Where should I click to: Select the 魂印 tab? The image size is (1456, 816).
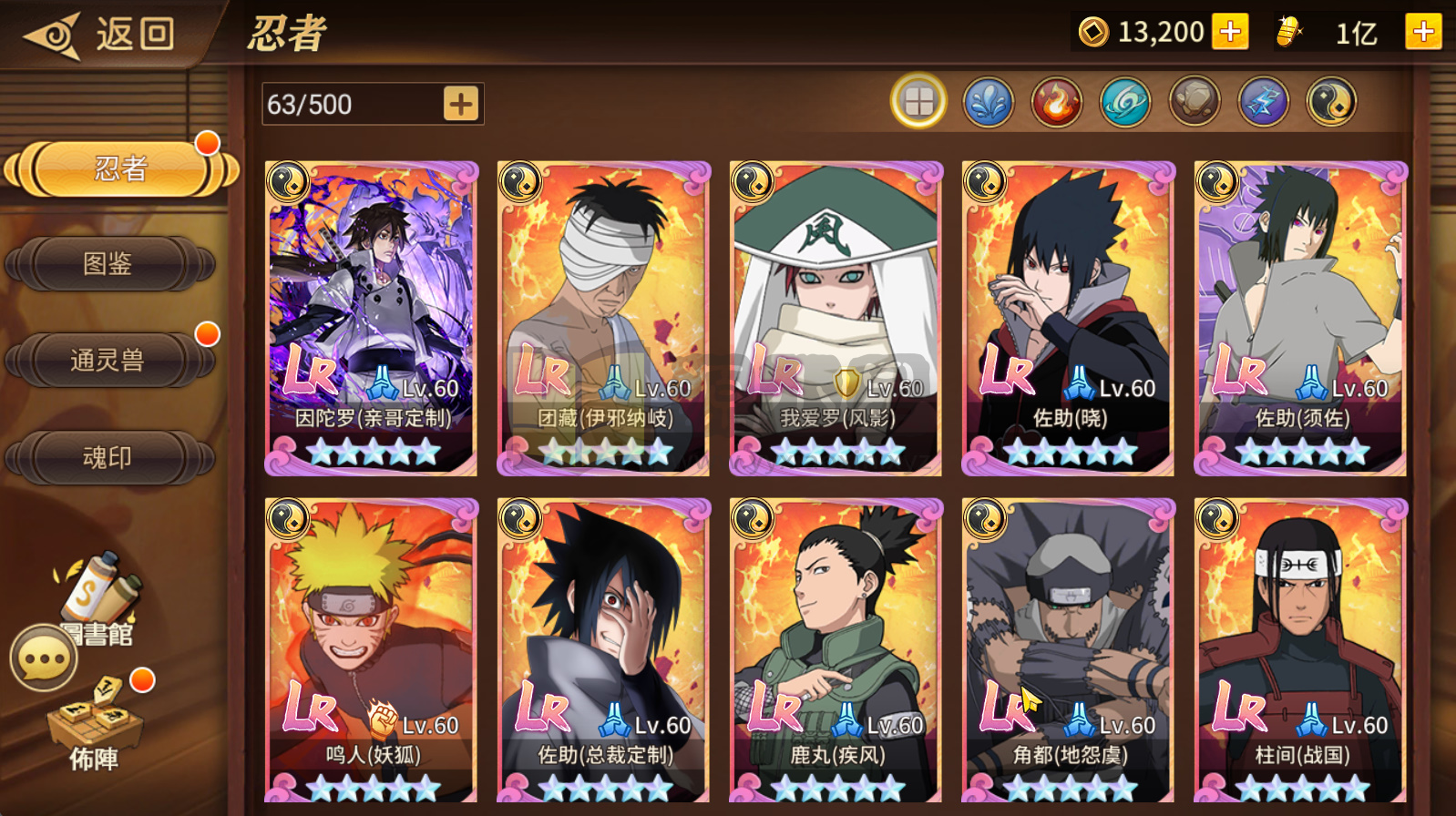(x=109, y=457)
